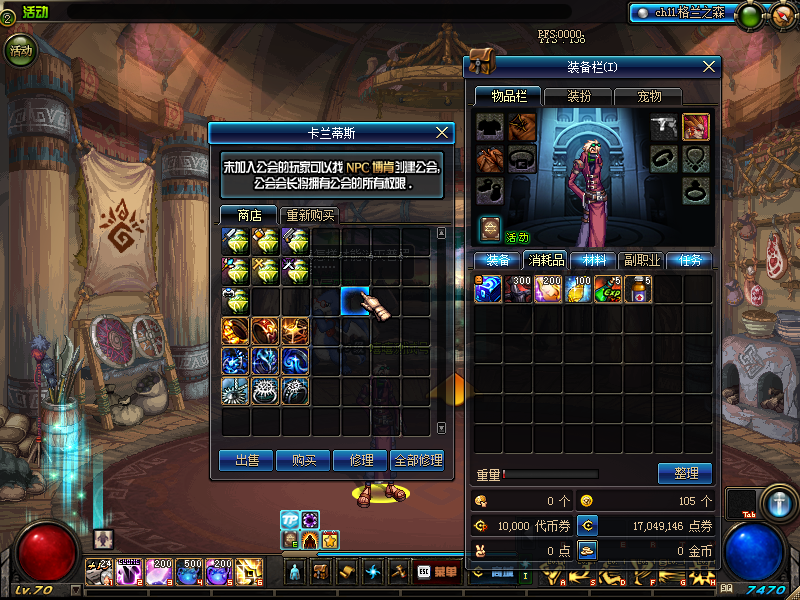This screenshot has width=800, height=600.
Task: Sort the inventory with 整理
Action: [x=685, y=473]
